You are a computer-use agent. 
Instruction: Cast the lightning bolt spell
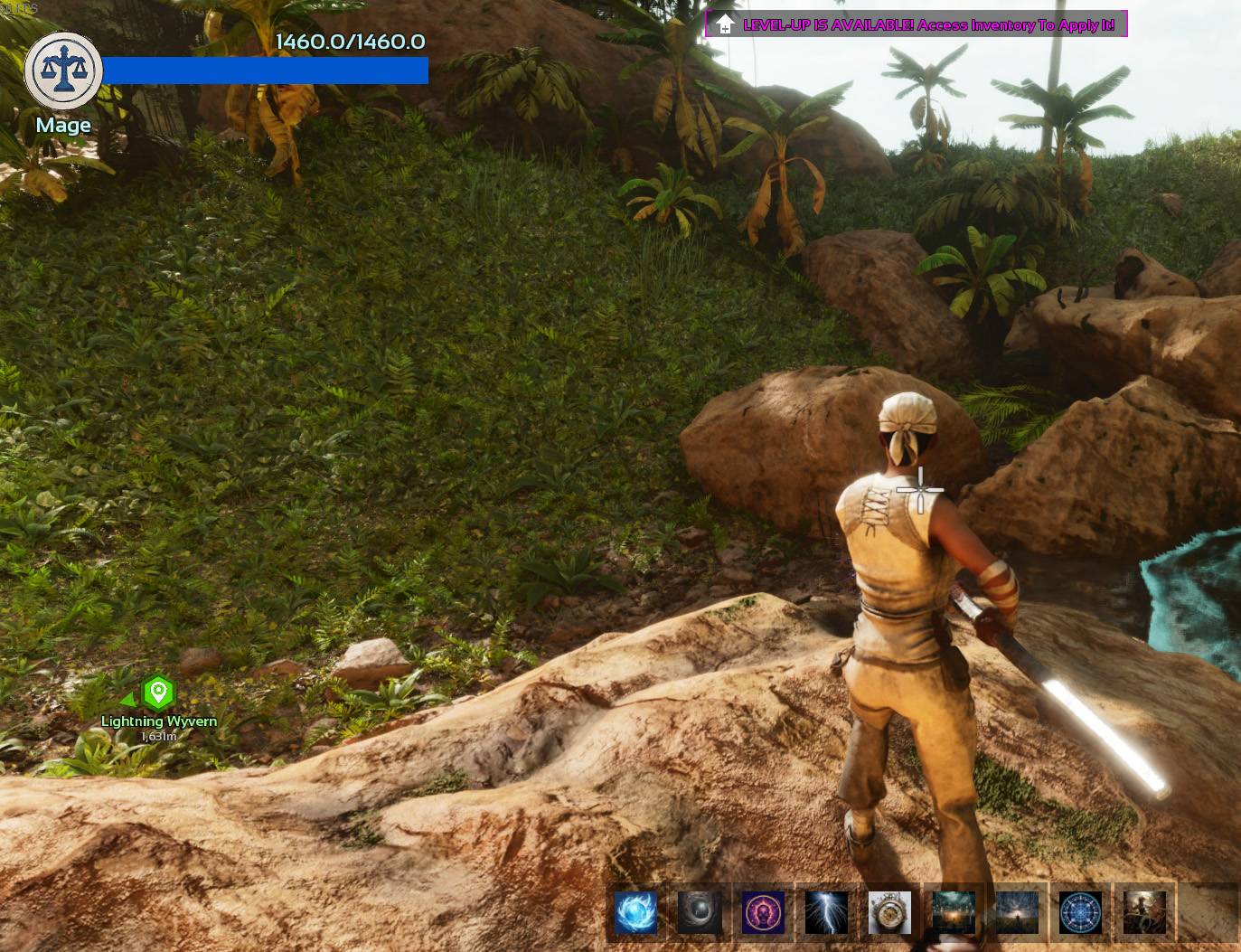click(x=826, y=912)
